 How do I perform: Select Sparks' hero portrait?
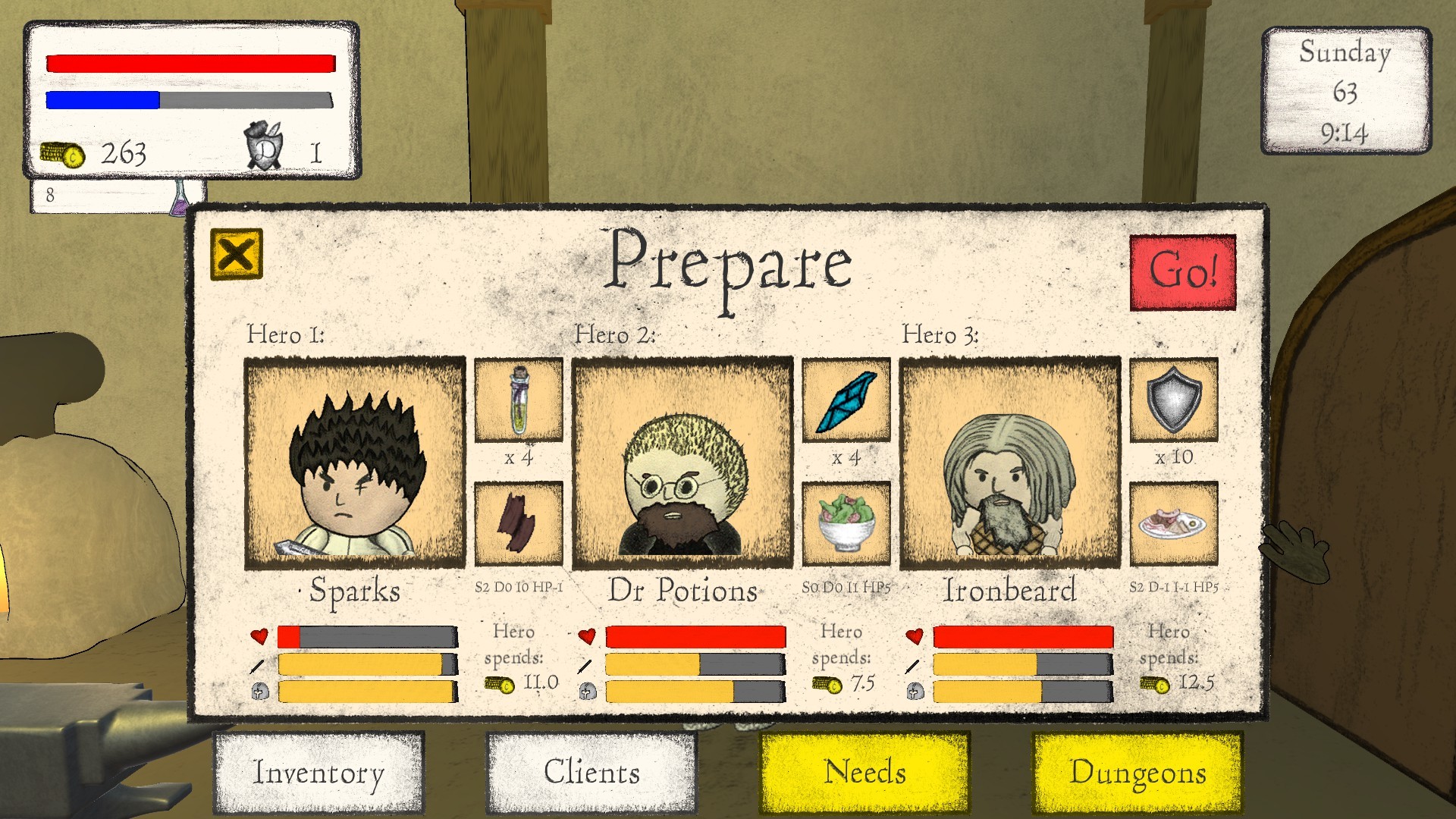coord(353,463)
